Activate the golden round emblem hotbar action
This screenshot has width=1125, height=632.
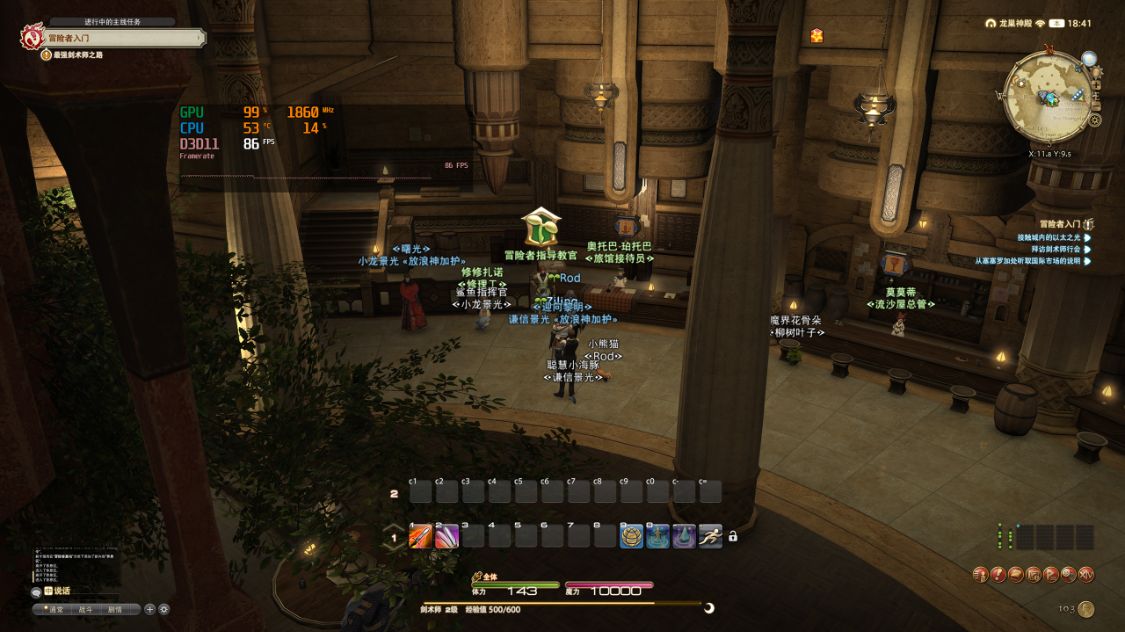(x=631, y=536)
